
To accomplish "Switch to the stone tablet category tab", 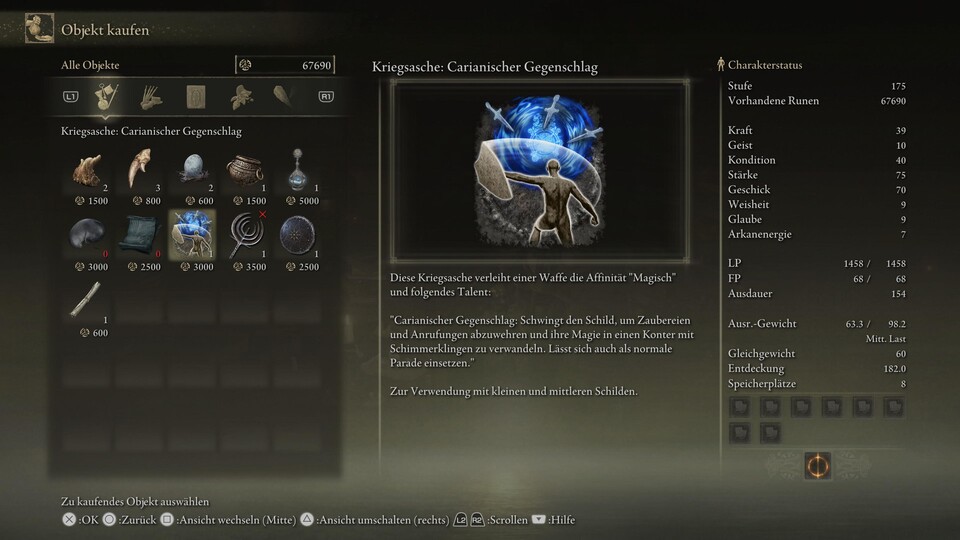I will (195, 97).
